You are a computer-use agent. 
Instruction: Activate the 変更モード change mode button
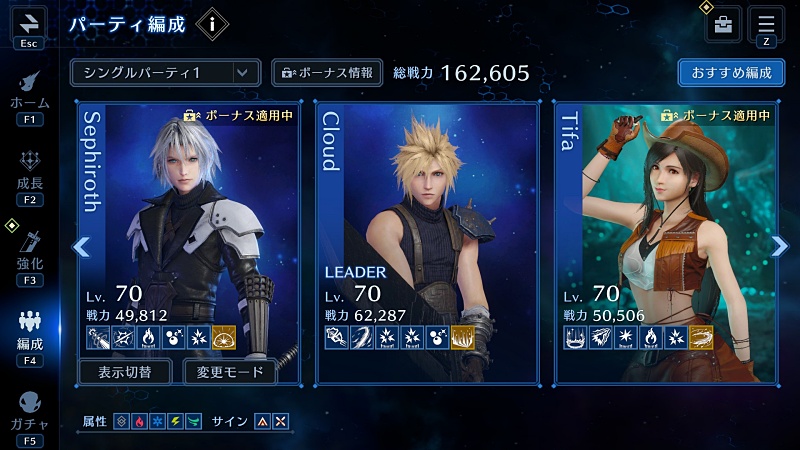[x=230, y=372]
